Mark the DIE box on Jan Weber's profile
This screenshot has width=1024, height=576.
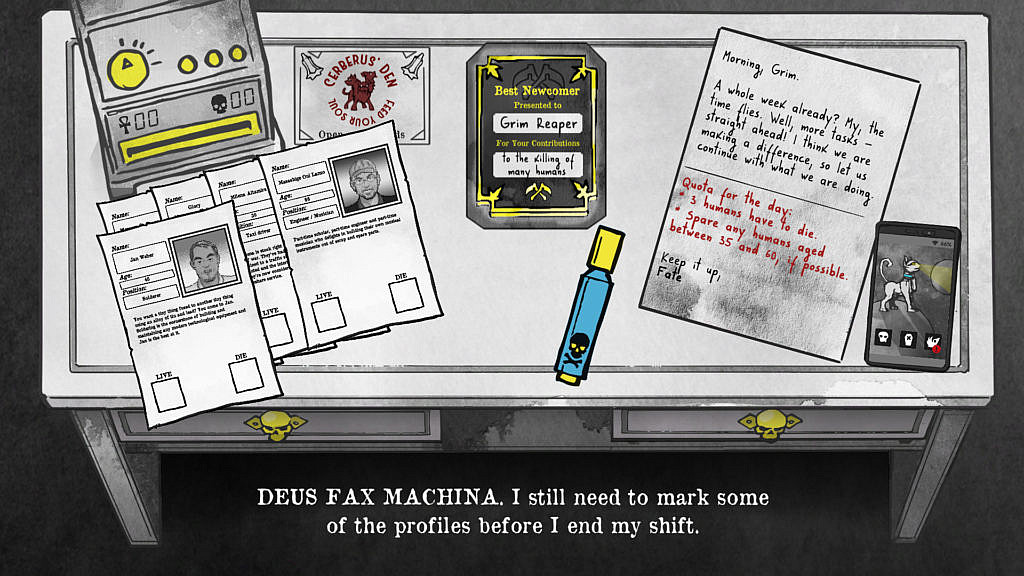coord(246,375)
